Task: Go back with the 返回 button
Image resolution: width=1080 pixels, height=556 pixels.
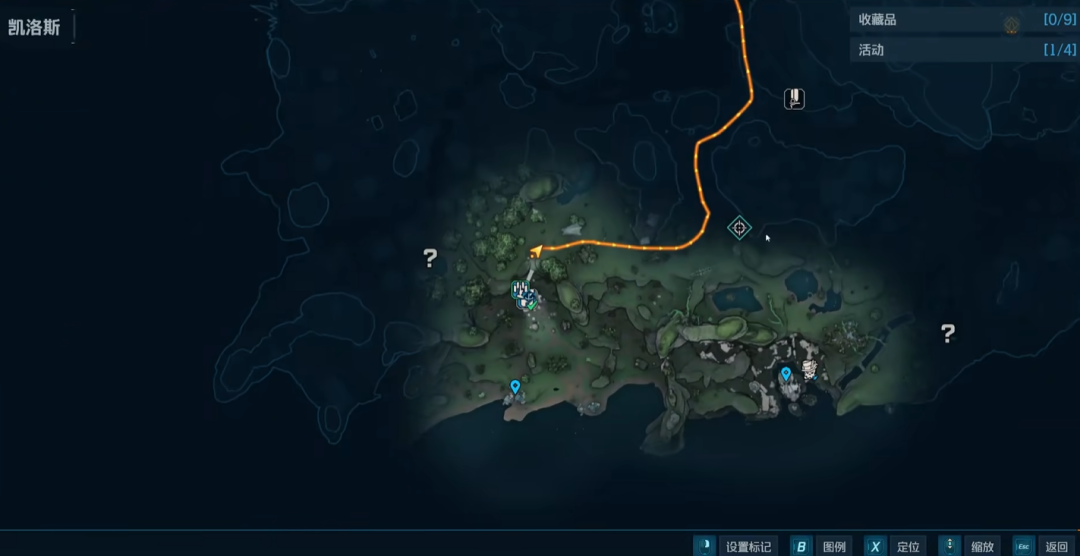Action: (1043, 546)
